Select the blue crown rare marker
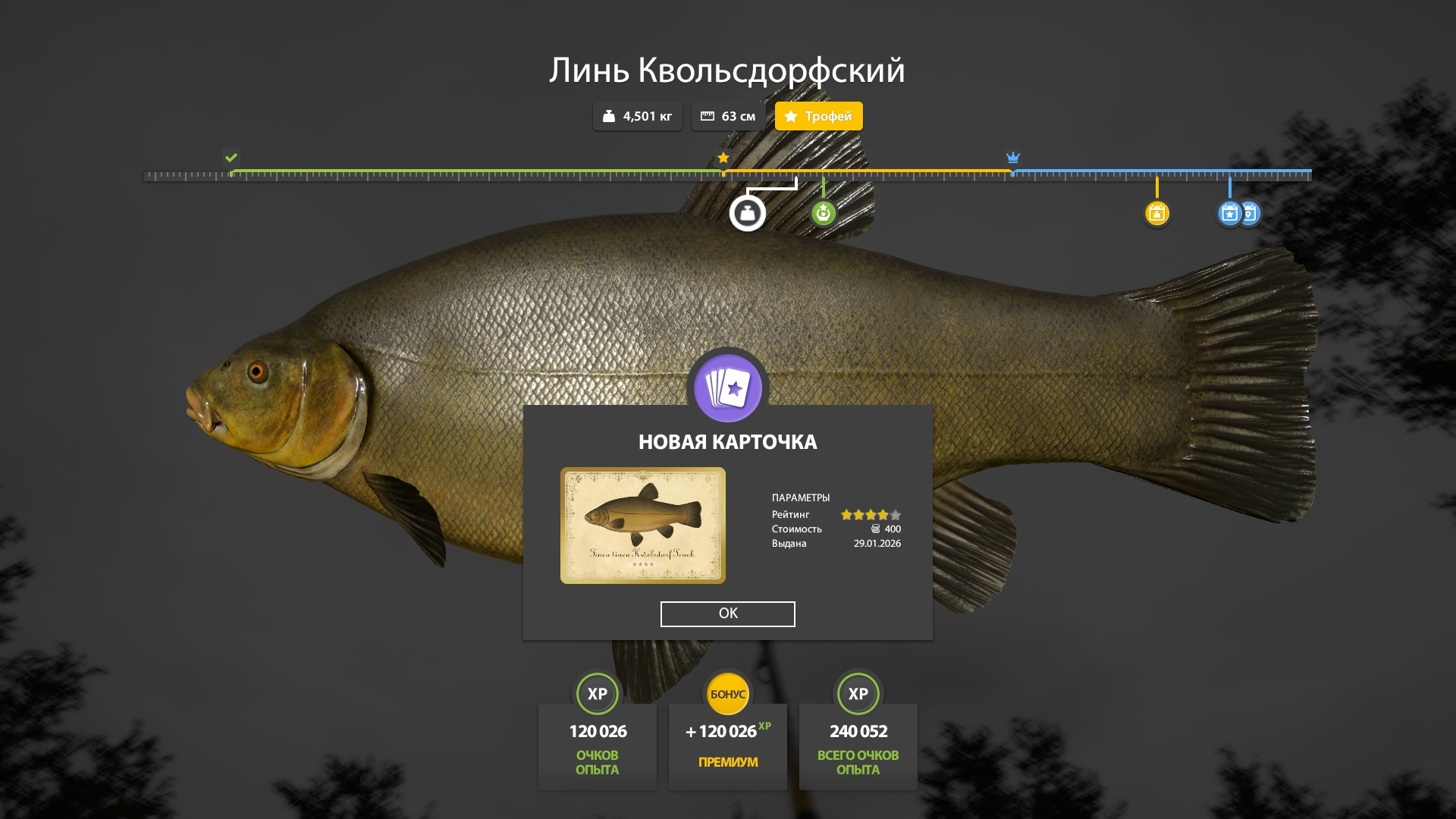The width and height of the screenshot is (1456, 819). (x=1013, y=158)
